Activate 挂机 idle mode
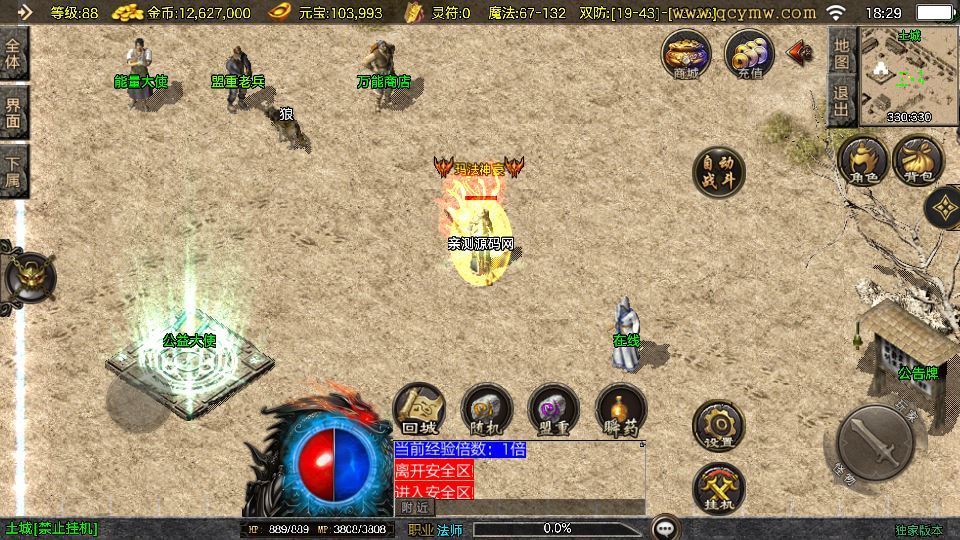This screenshot has width=960, height=540. (x=718, y=487)
